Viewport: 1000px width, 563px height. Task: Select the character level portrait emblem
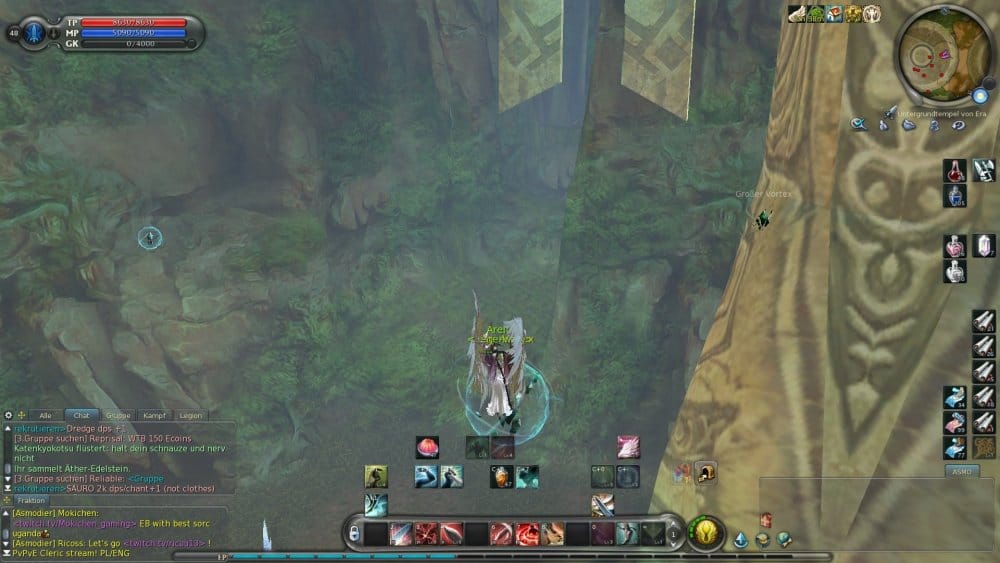(33, 32)
